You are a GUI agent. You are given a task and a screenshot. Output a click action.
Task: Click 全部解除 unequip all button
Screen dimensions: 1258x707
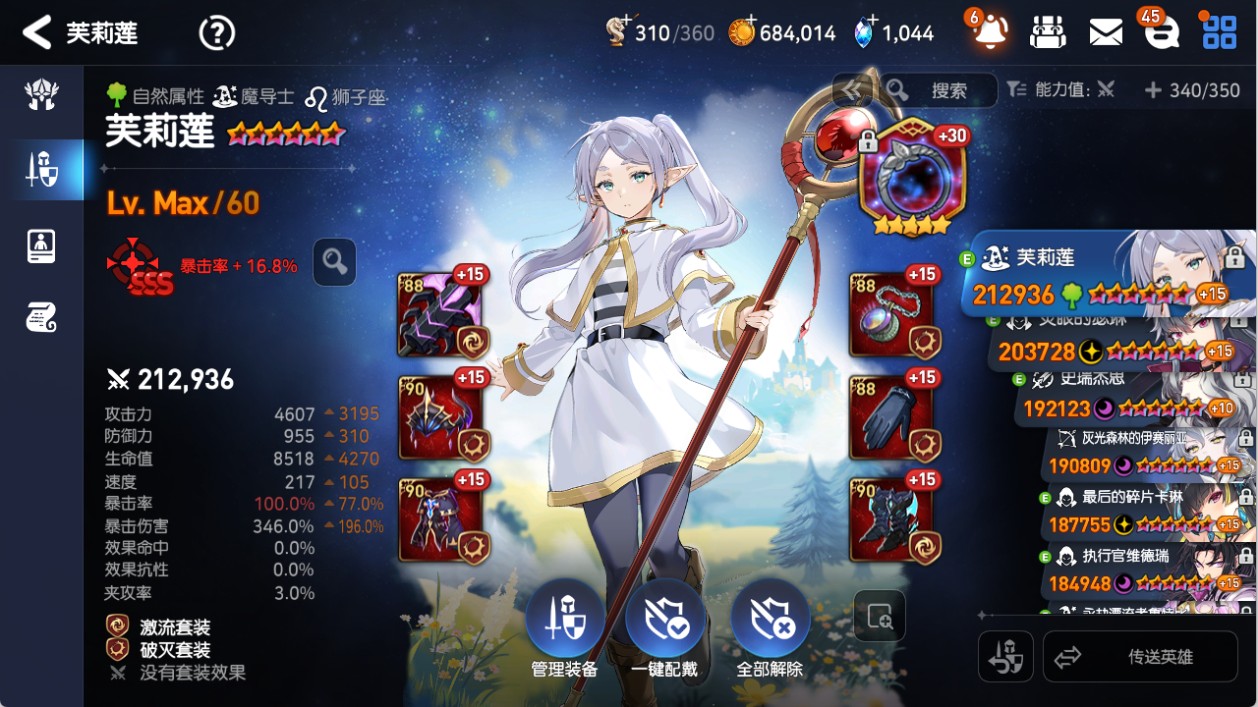click(770, 628)
